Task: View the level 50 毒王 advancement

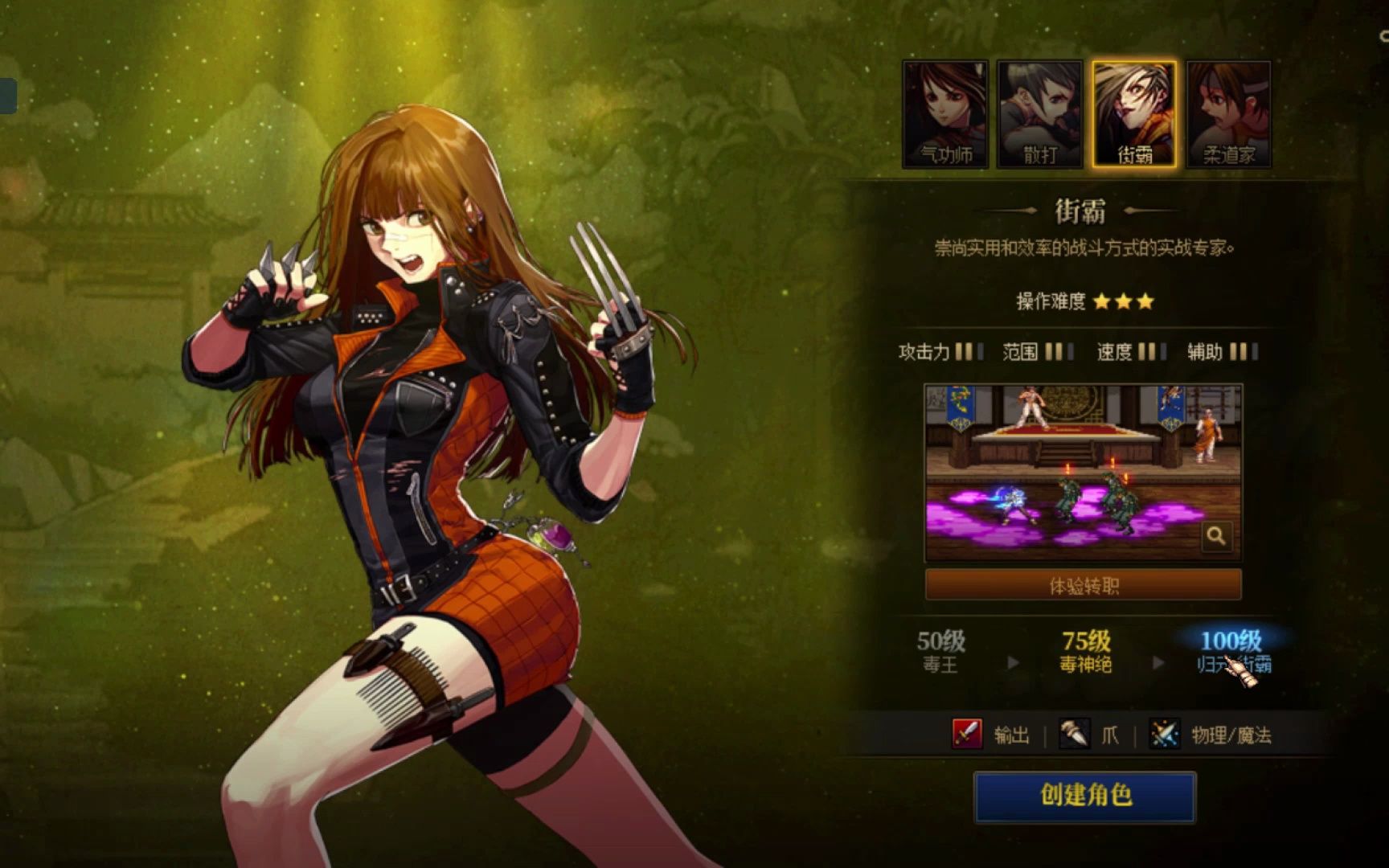Action: click(x=940, y=651)
